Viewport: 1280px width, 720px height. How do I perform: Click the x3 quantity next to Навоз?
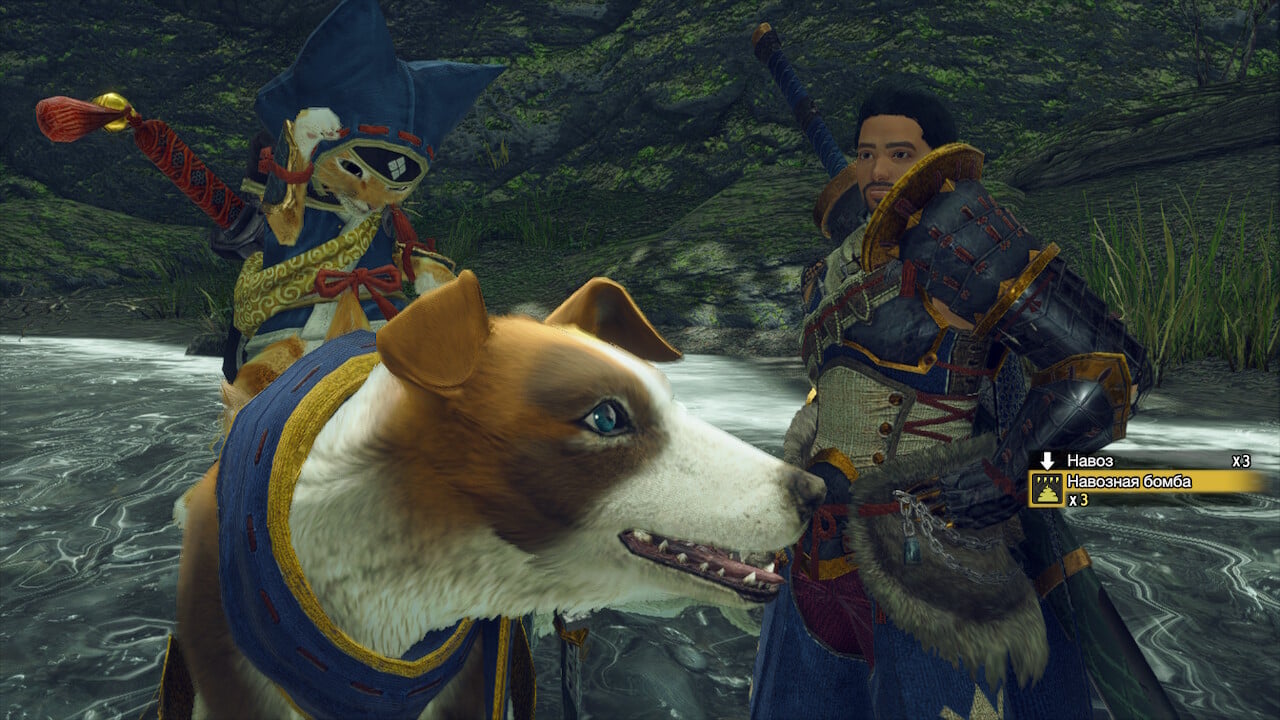click(1240, 459)
